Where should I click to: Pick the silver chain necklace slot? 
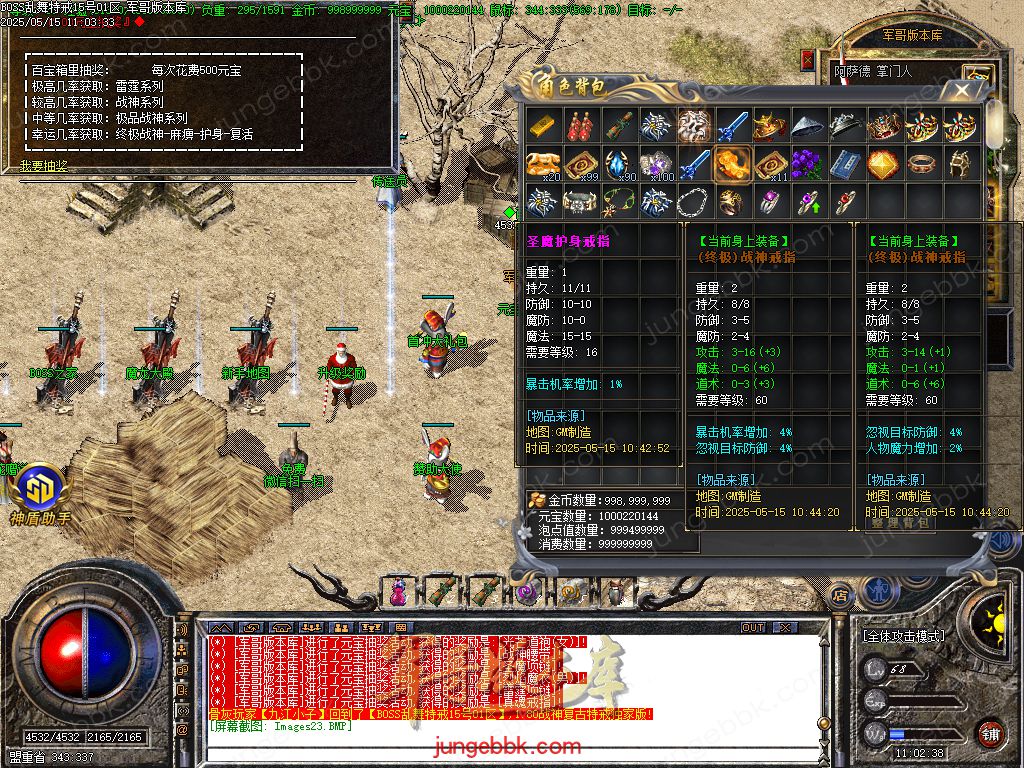click(694, 201)
